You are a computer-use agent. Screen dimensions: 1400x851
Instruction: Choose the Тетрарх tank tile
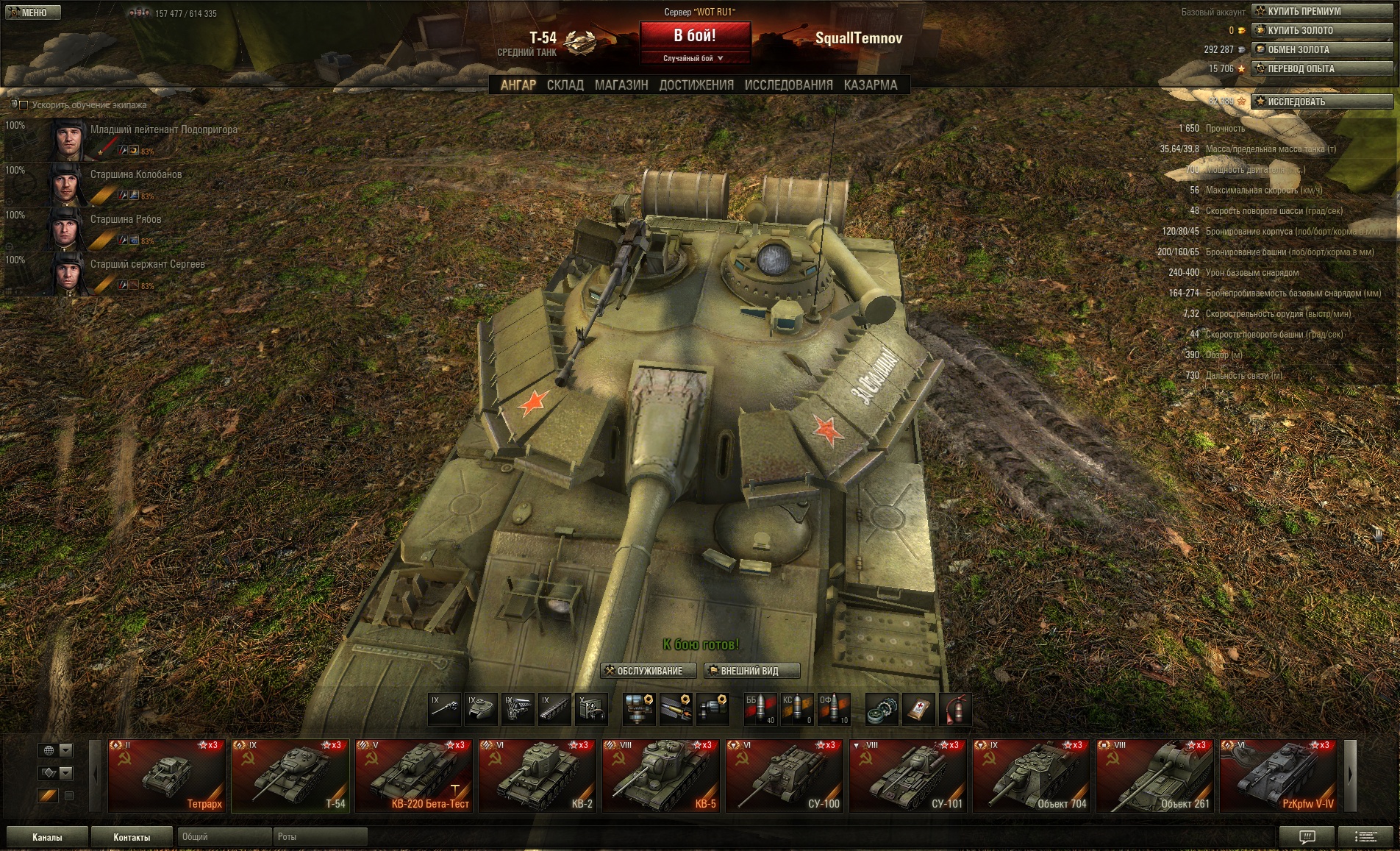pos(166,775)
